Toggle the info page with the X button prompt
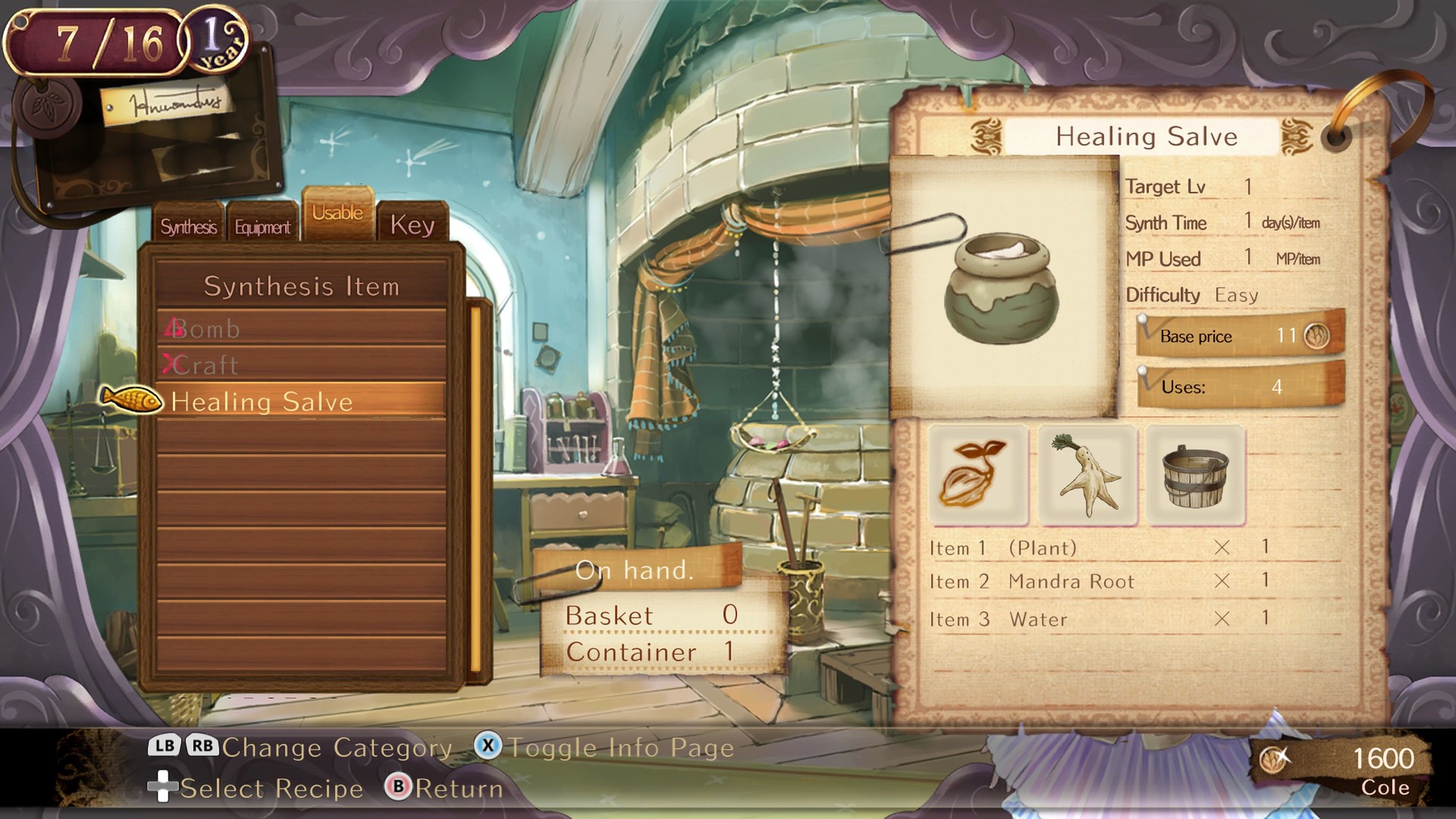 pyautogui.click(x=490, y=748)
